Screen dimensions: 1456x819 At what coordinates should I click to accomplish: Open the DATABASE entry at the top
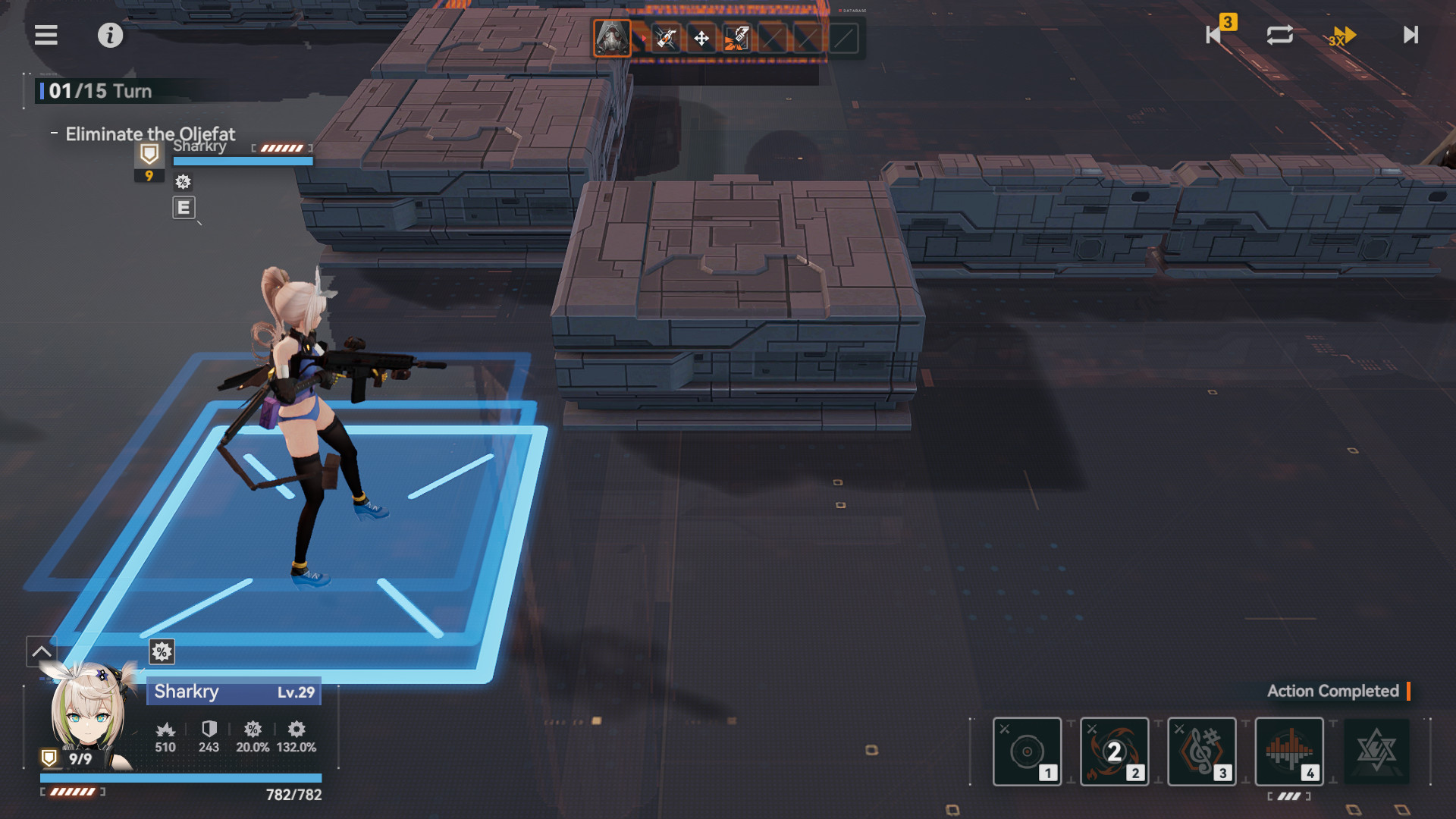coord(853,11)
